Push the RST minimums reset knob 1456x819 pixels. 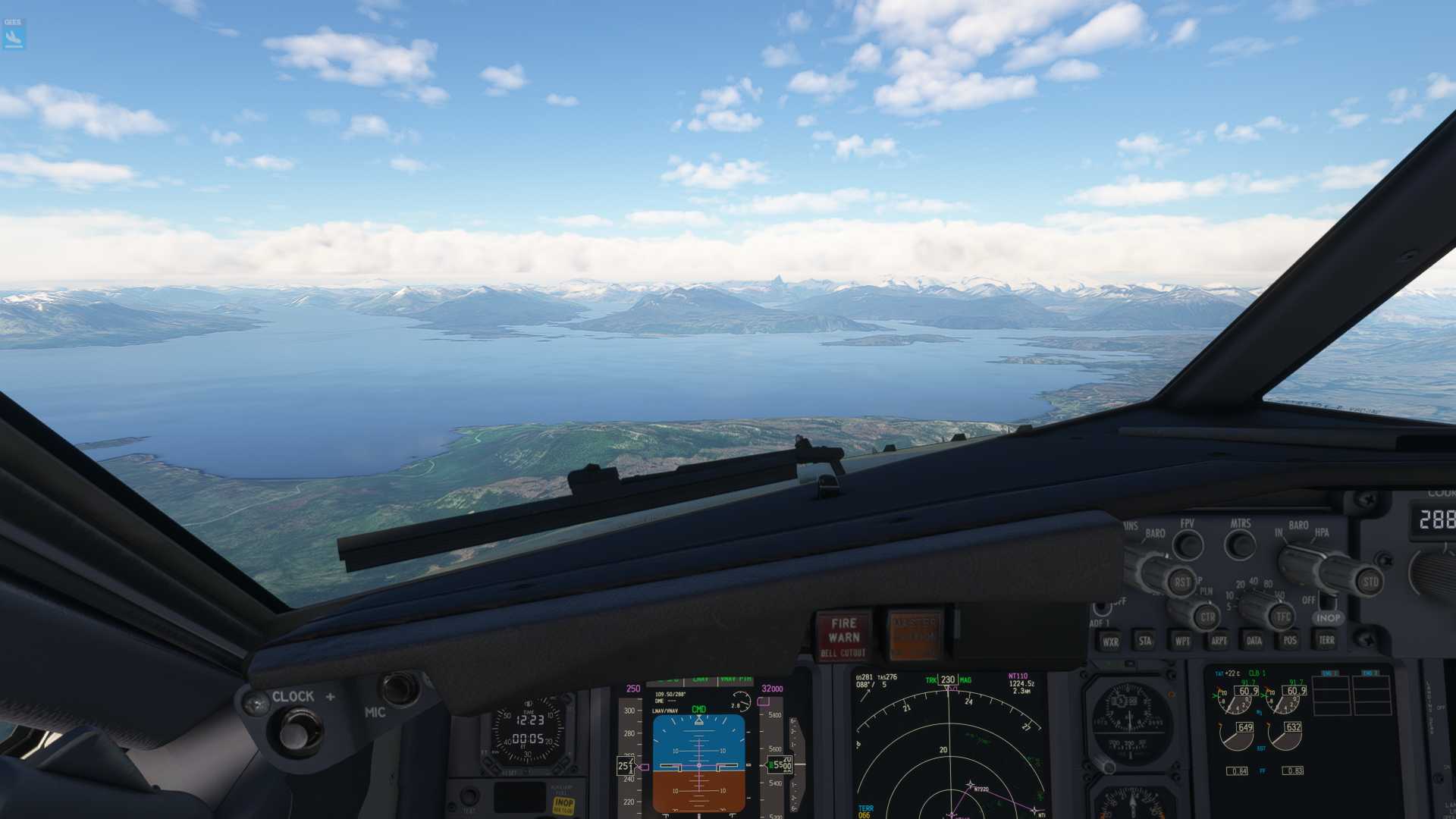coord(1181,582)
